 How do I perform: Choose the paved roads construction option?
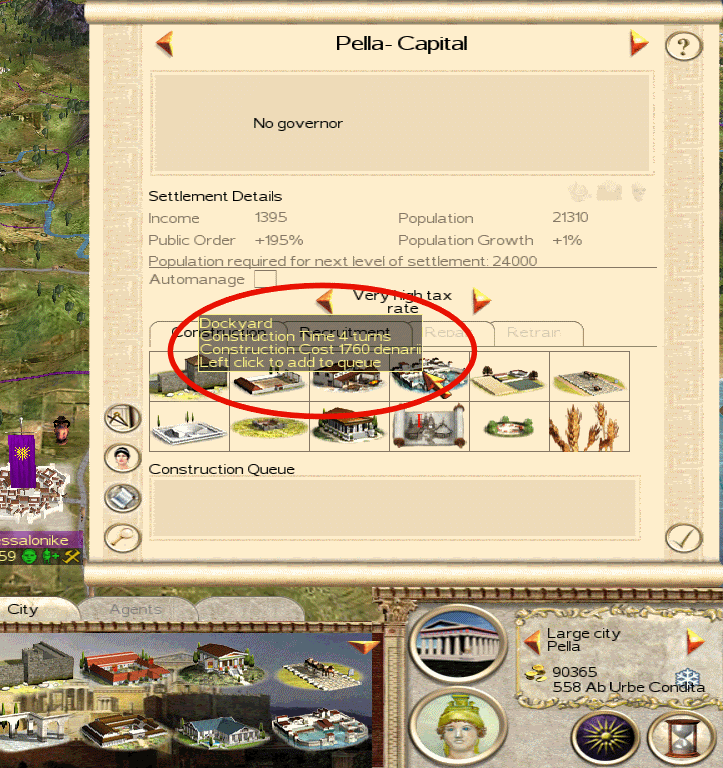(589, 377)
